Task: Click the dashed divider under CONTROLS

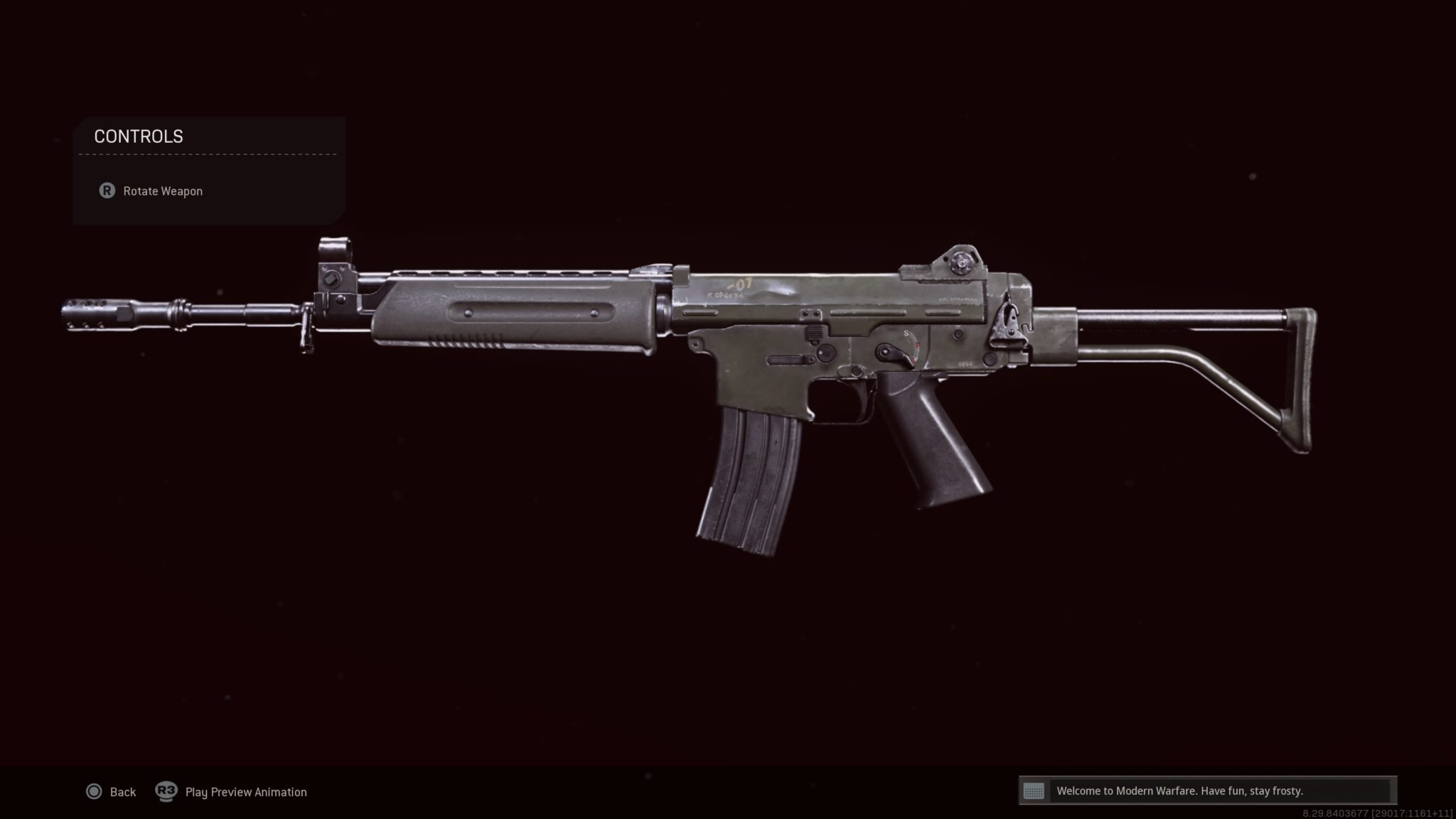Action: 206,153
